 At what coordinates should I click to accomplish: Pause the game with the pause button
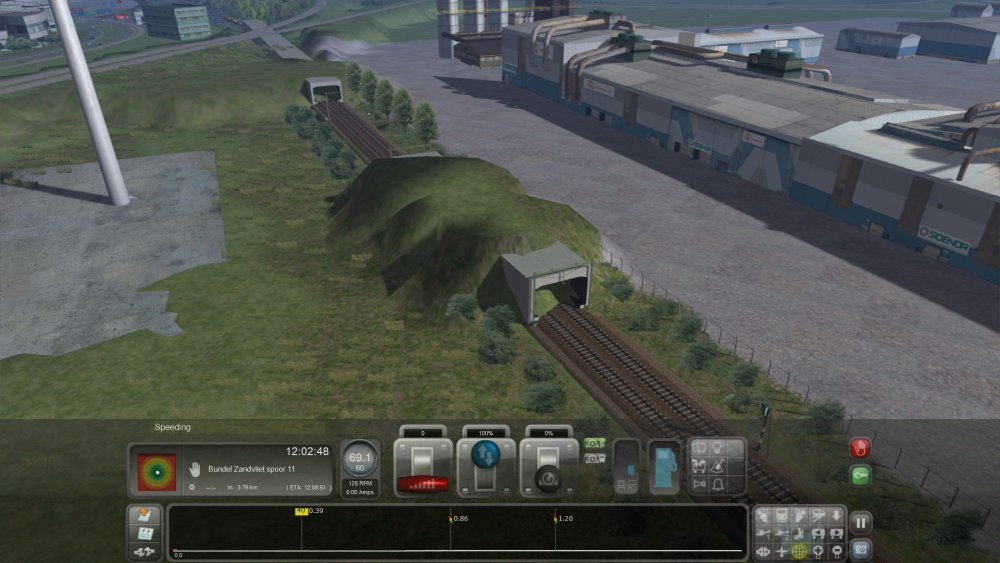coord(860,522)
